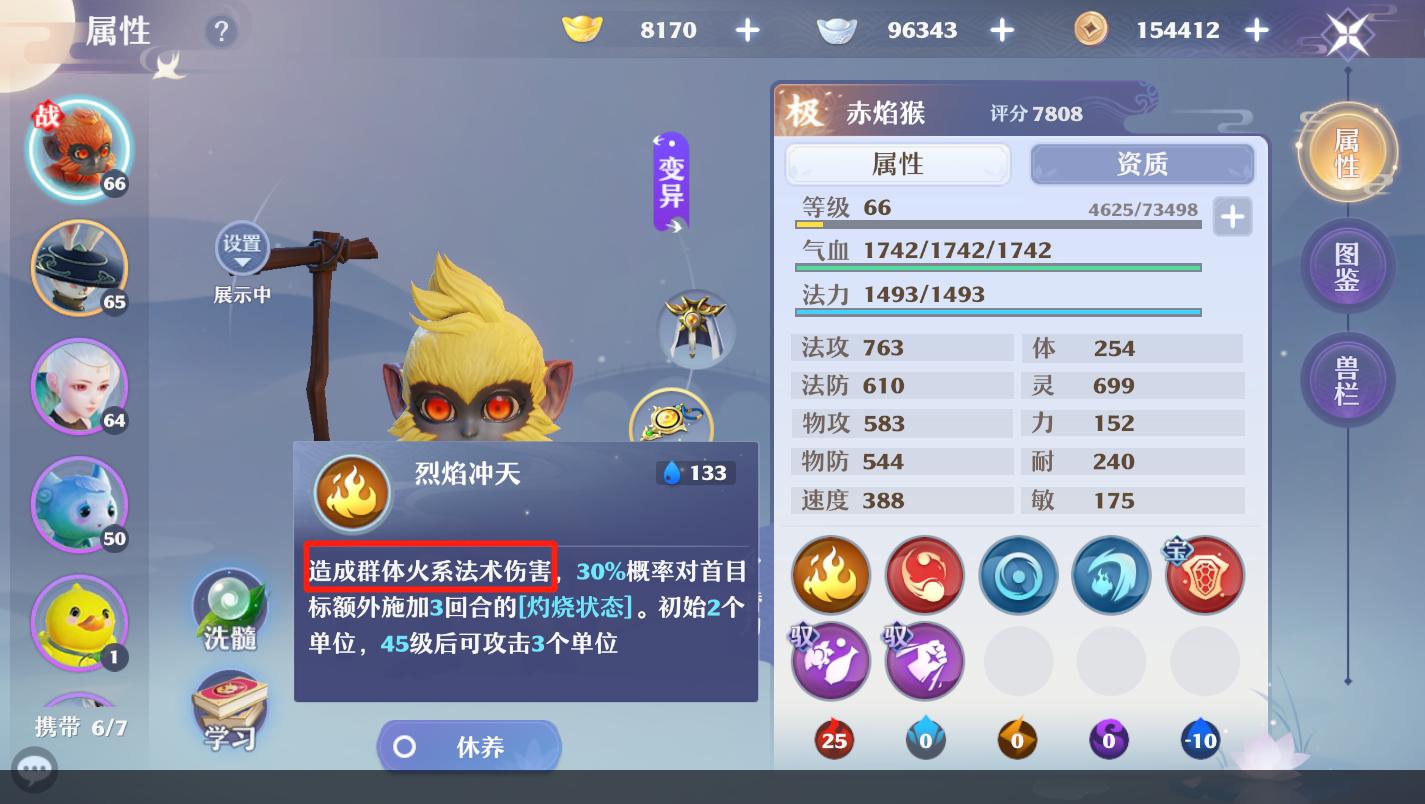Select the level 50 blue pet thumbnail

[79, 505]
